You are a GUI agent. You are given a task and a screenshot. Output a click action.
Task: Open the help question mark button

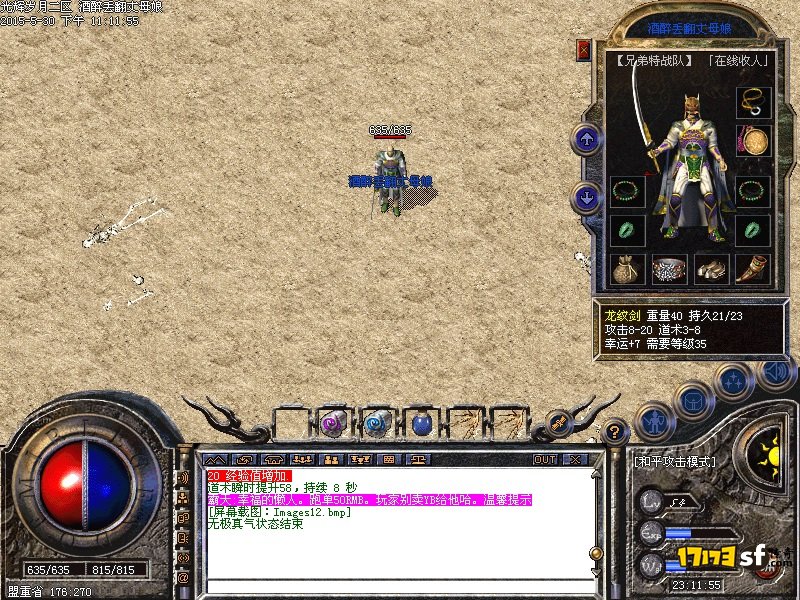615,432
